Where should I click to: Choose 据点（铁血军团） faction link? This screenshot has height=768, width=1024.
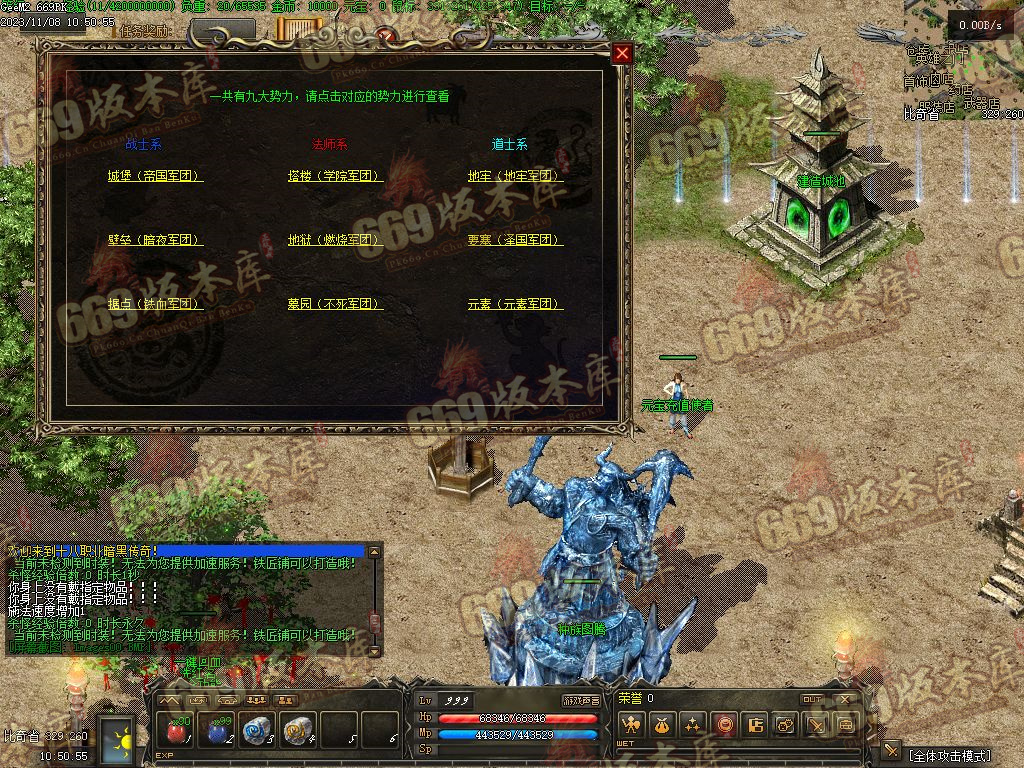click(155, 304)
